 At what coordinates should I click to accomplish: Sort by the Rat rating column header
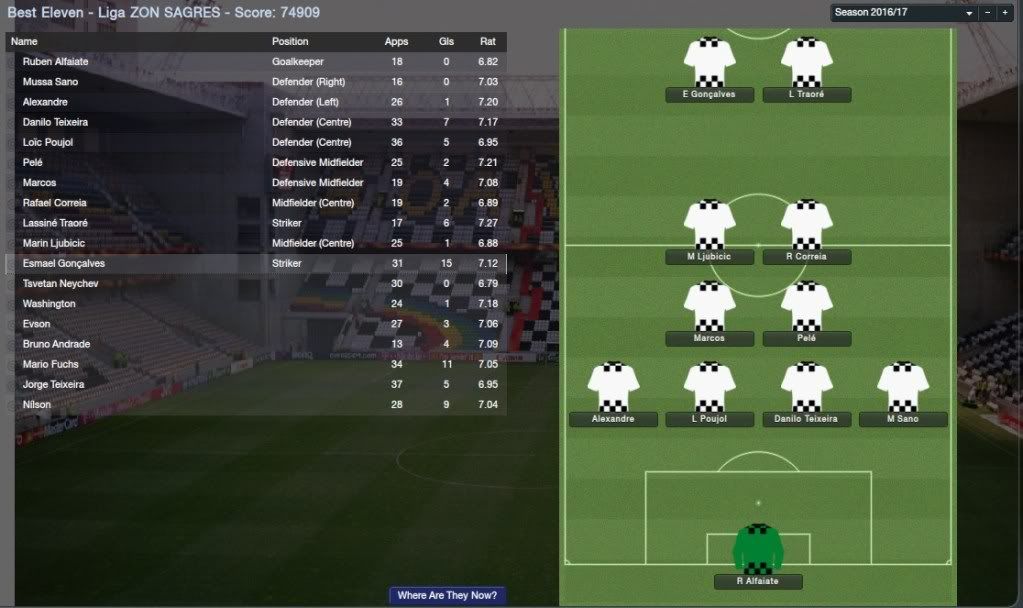[x=488, y=42]
